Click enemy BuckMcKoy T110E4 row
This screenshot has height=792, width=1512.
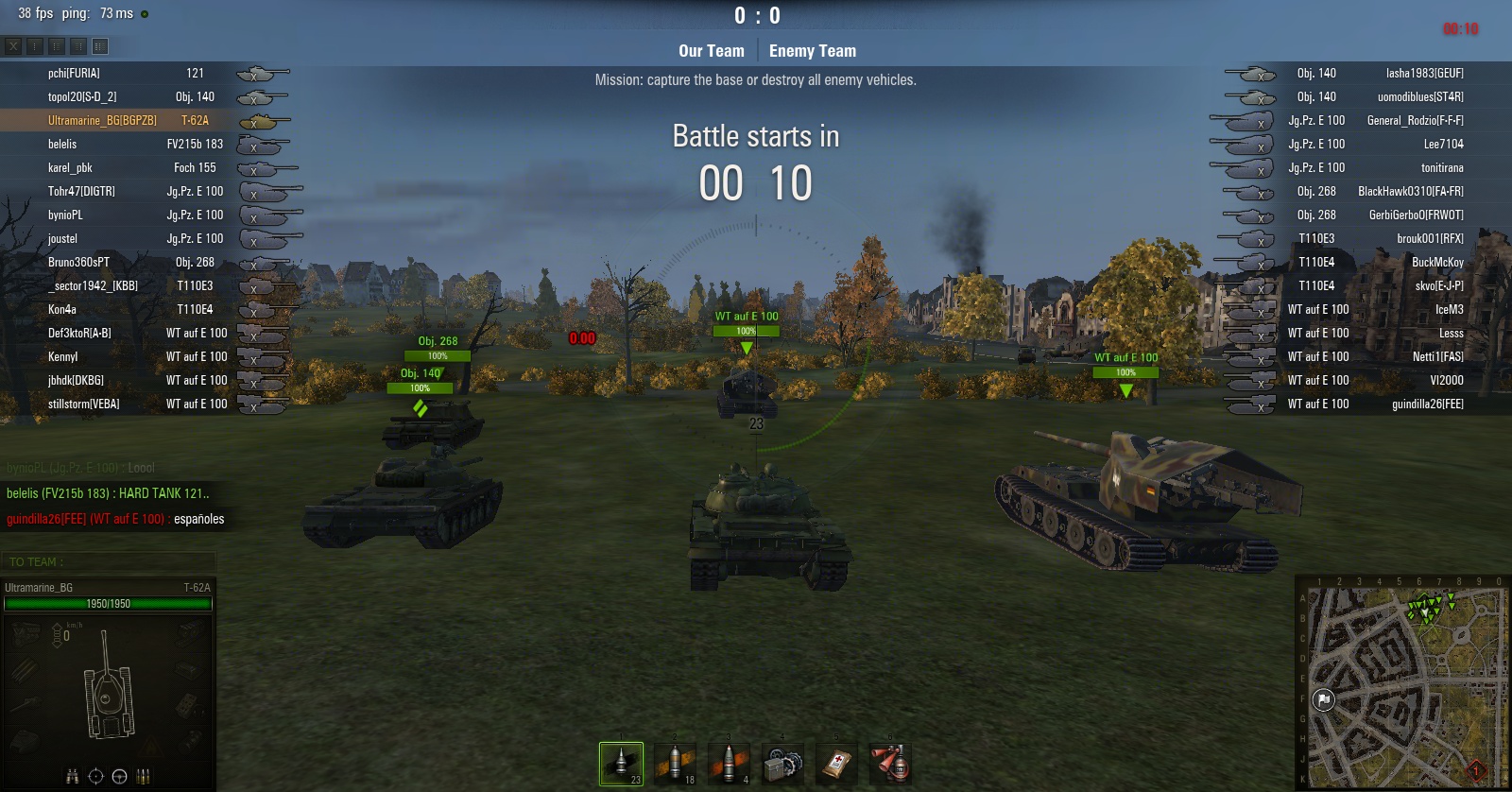tap(1380, 263)
